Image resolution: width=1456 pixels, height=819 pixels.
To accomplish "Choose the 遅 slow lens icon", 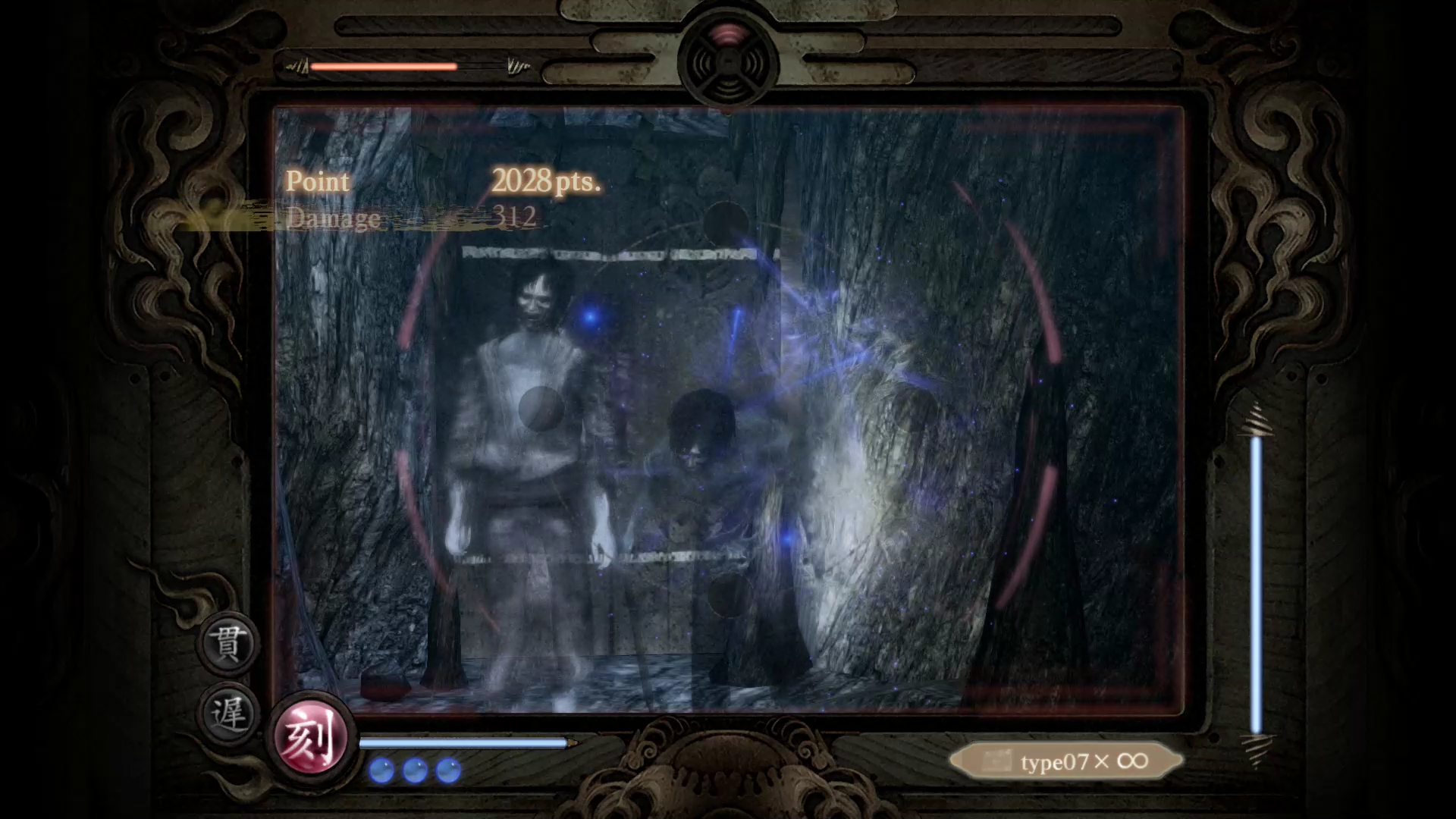I will point(227,714).
